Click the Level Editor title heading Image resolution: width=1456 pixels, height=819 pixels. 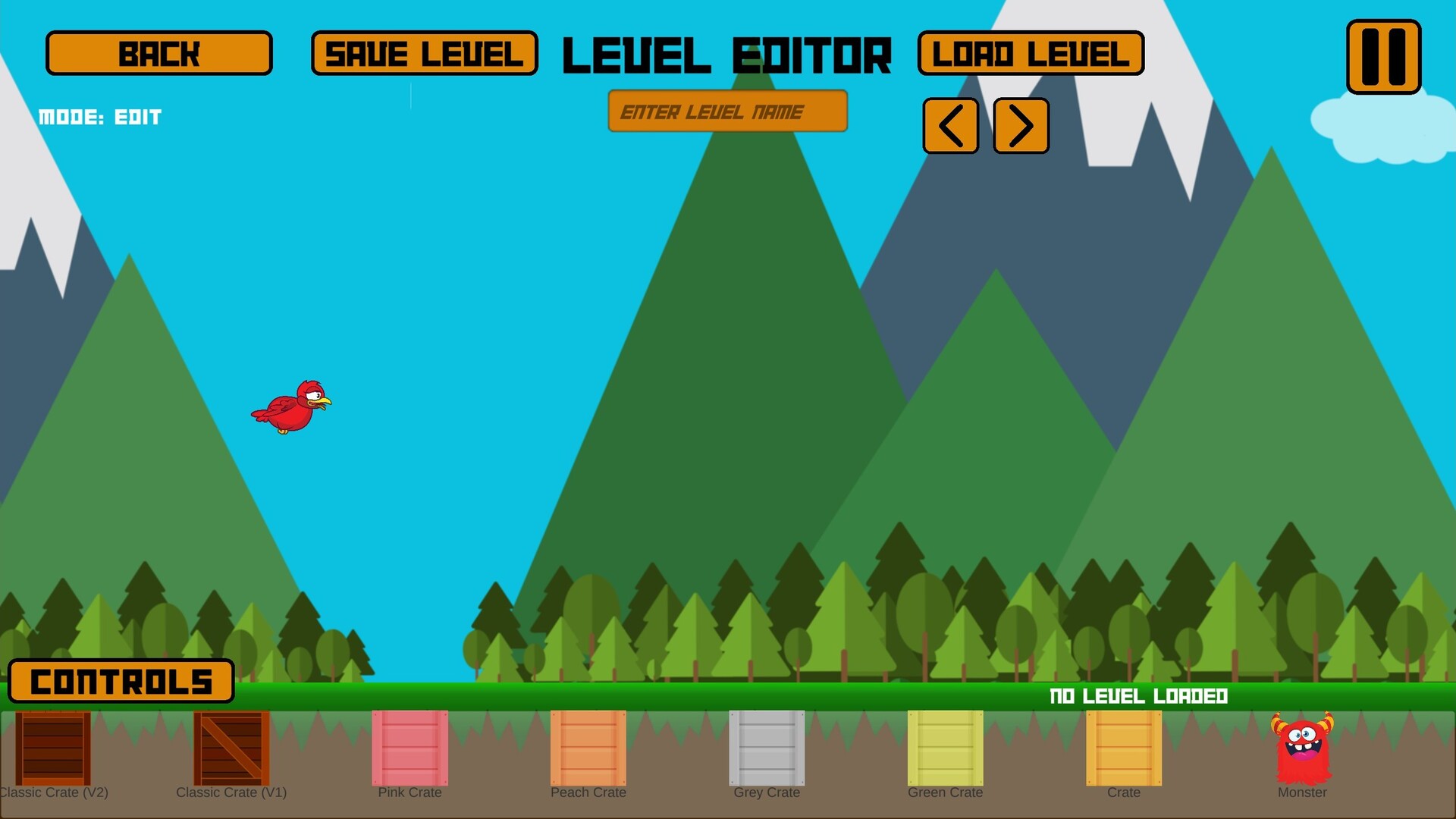727,53
